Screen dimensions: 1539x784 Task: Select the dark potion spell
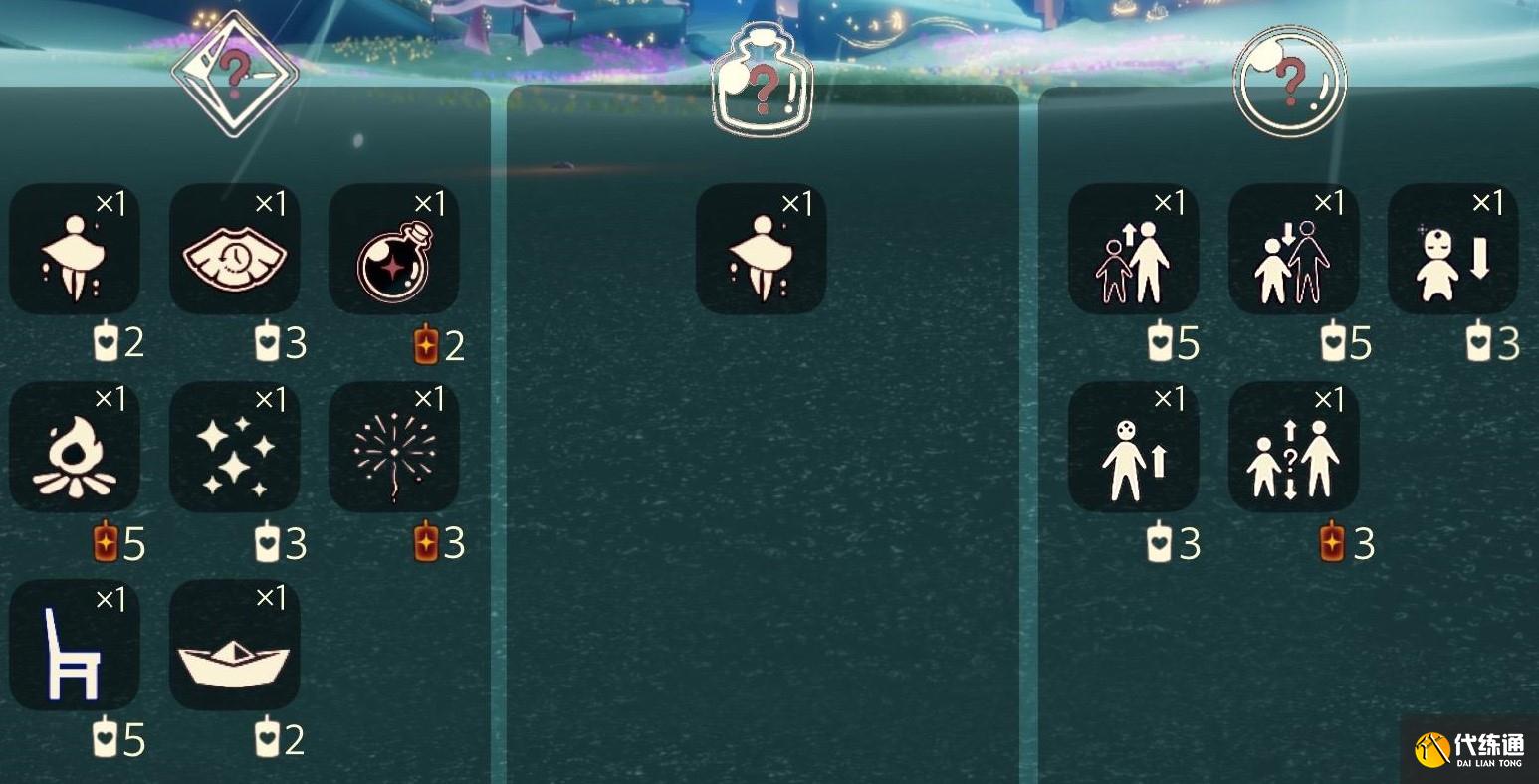(394, 249)
